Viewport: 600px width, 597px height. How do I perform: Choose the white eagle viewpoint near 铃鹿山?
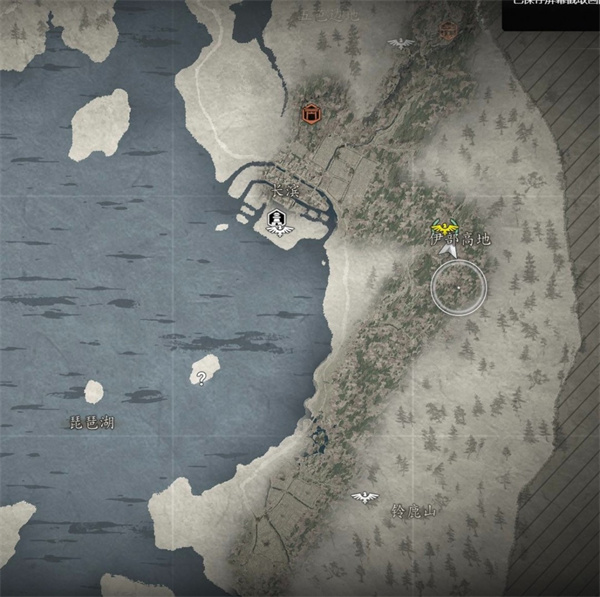(x=364, y=496)
